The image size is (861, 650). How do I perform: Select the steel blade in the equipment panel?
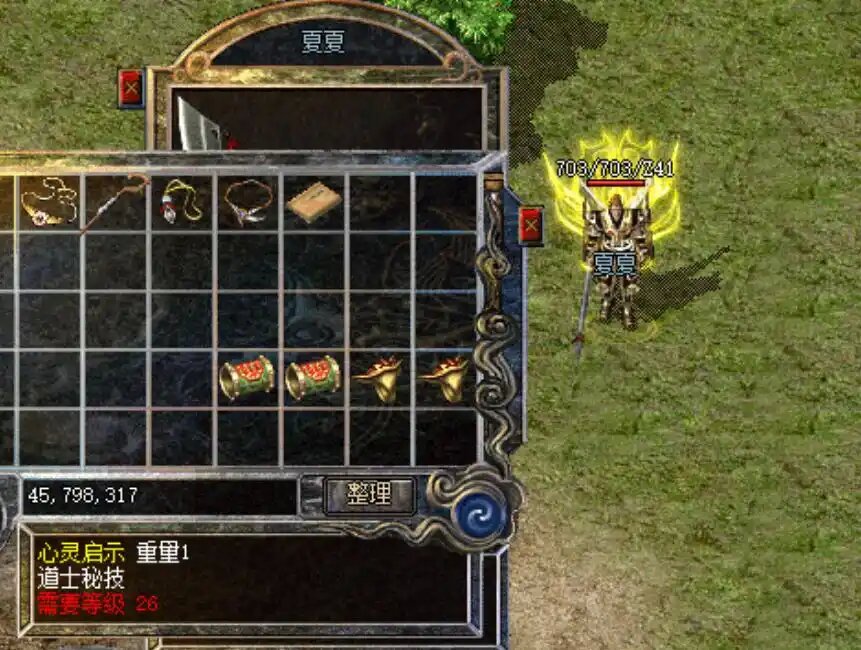click(200, 123)
